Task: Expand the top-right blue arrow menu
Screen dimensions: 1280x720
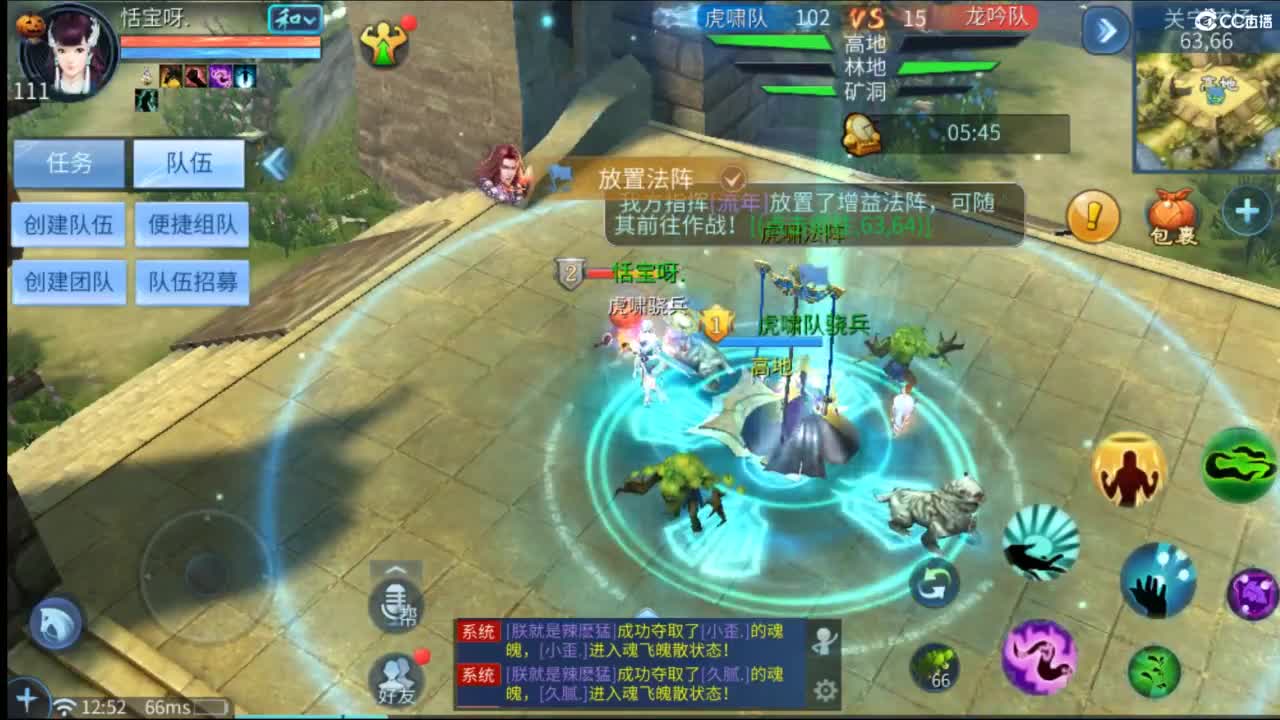Action: click(x=1108, y=30)
